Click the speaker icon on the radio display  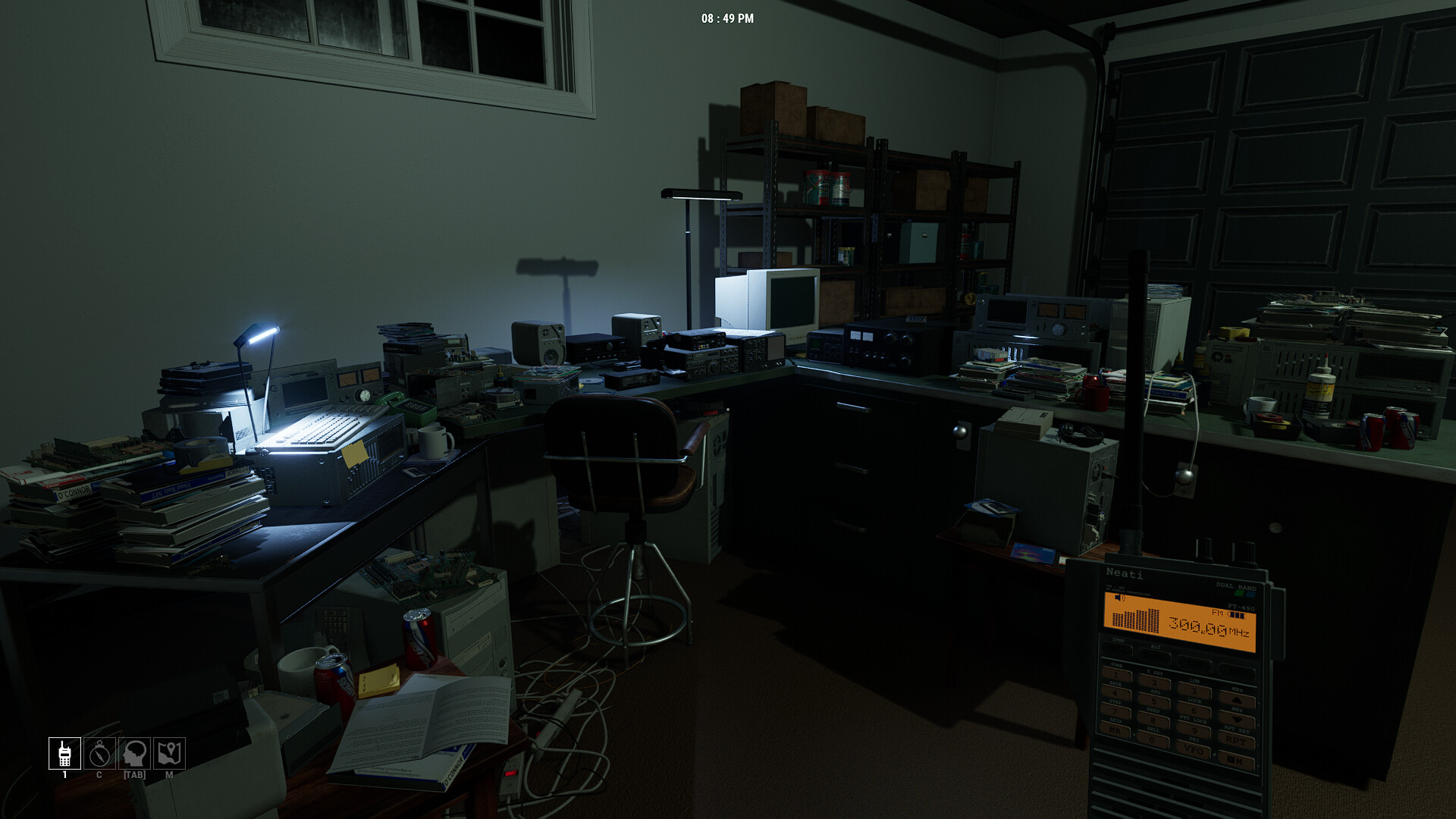(1119, 598)
